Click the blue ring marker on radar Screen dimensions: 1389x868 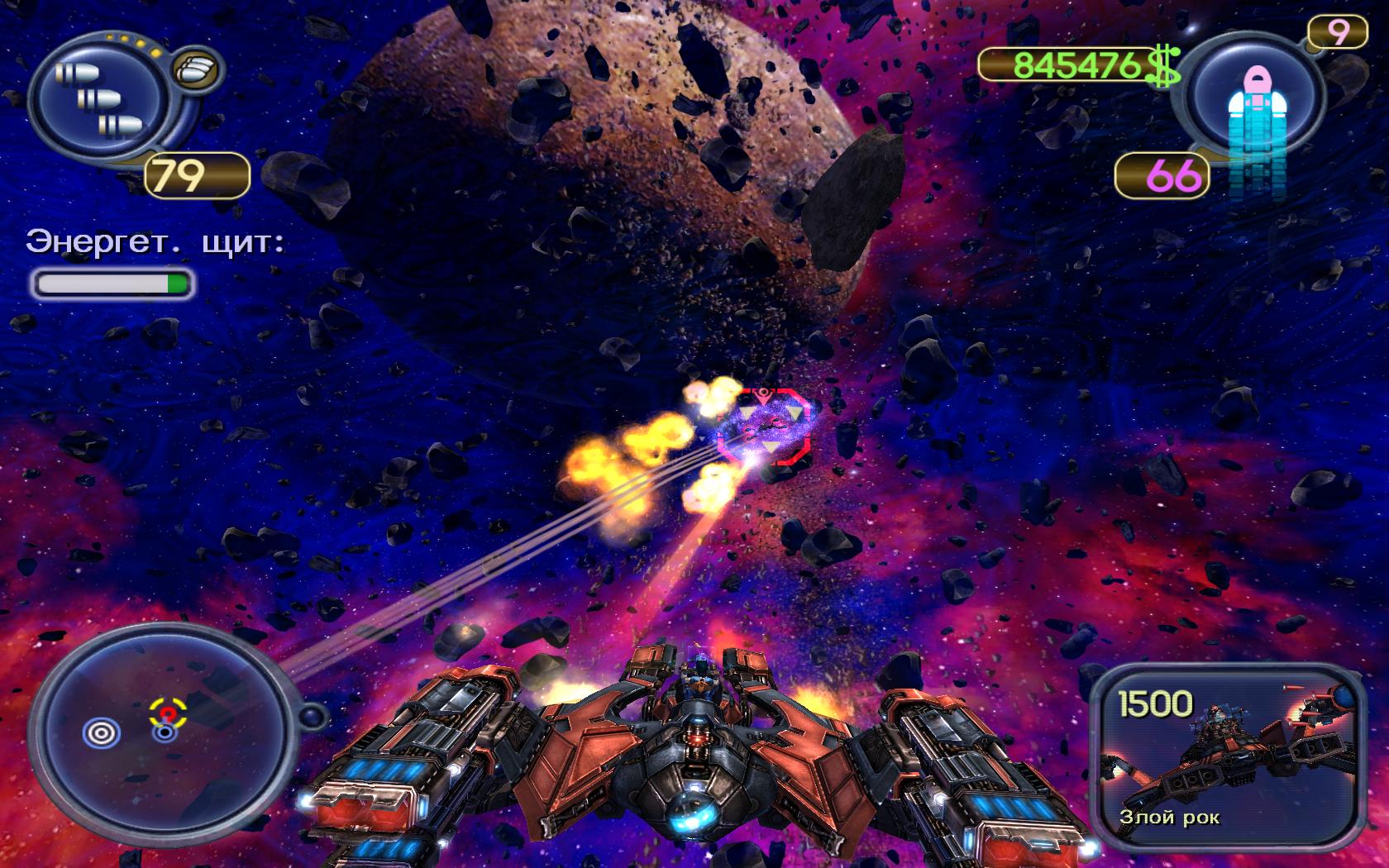(x=103, y=732)
